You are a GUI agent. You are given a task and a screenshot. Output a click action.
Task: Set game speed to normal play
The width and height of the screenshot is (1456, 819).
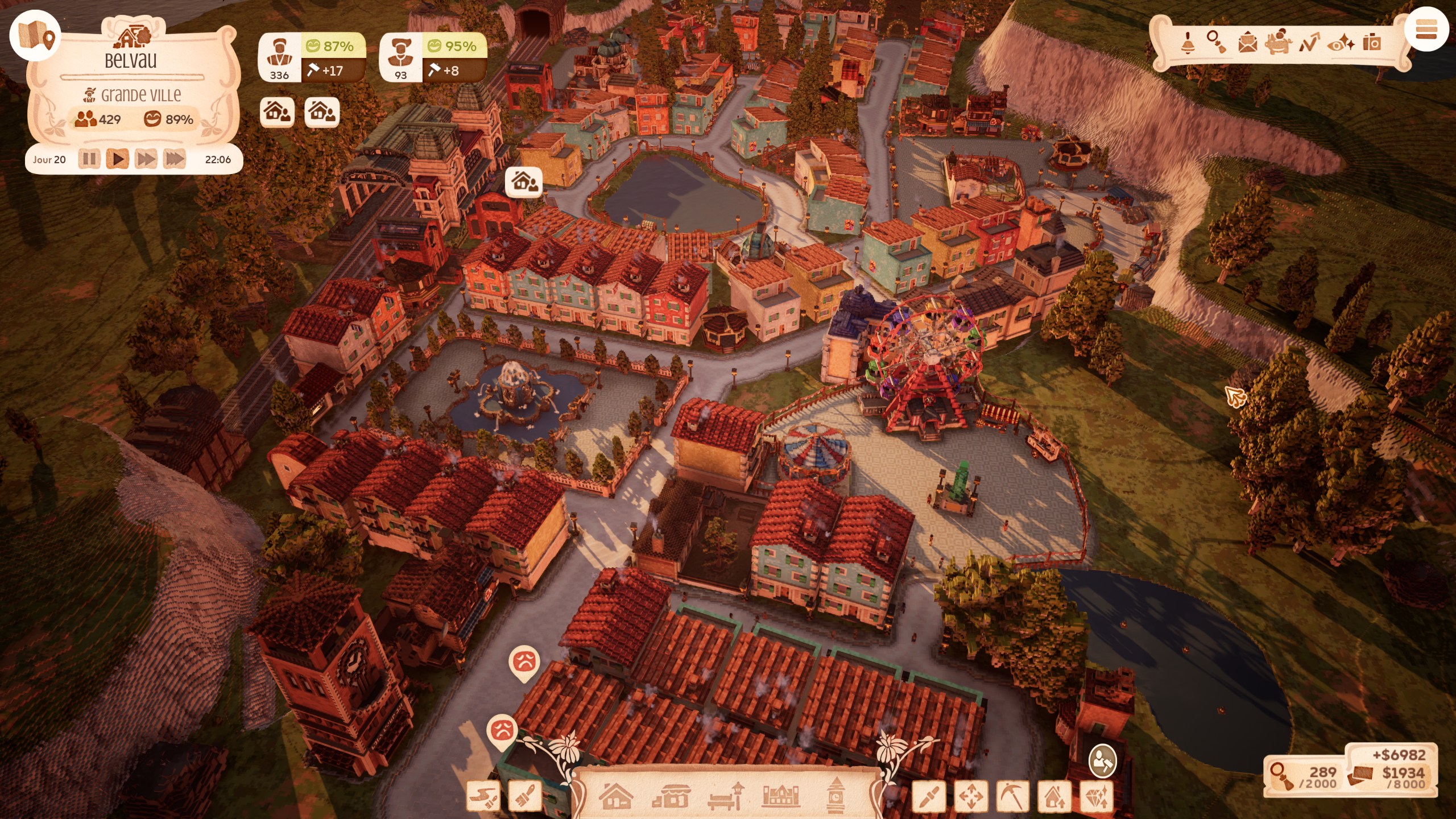[118, 159]
